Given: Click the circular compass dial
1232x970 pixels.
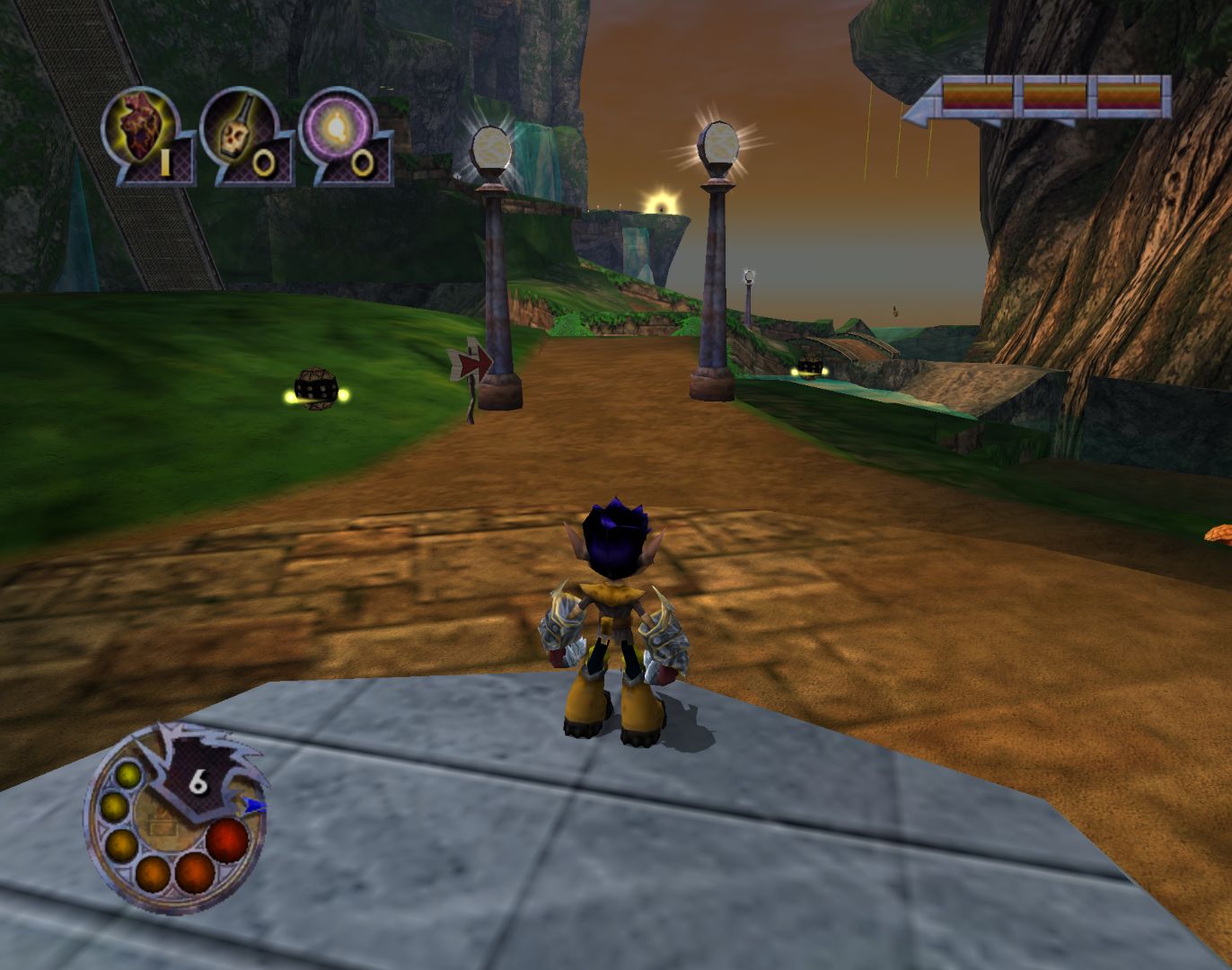Looking at the screenshot, I should [175, 819].
